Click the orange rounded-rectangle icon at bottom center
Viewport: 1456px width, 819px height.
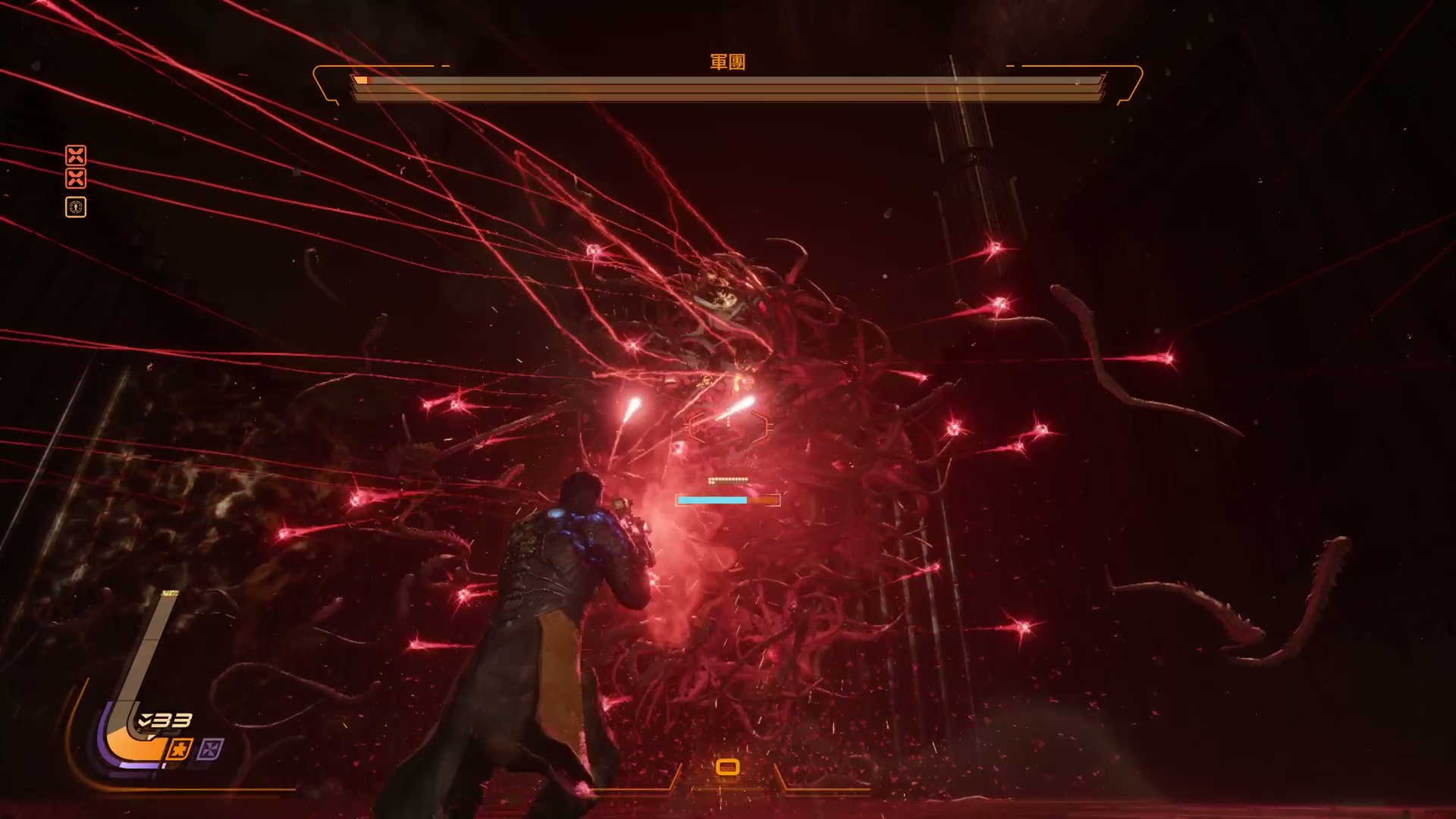pos(727,767)
